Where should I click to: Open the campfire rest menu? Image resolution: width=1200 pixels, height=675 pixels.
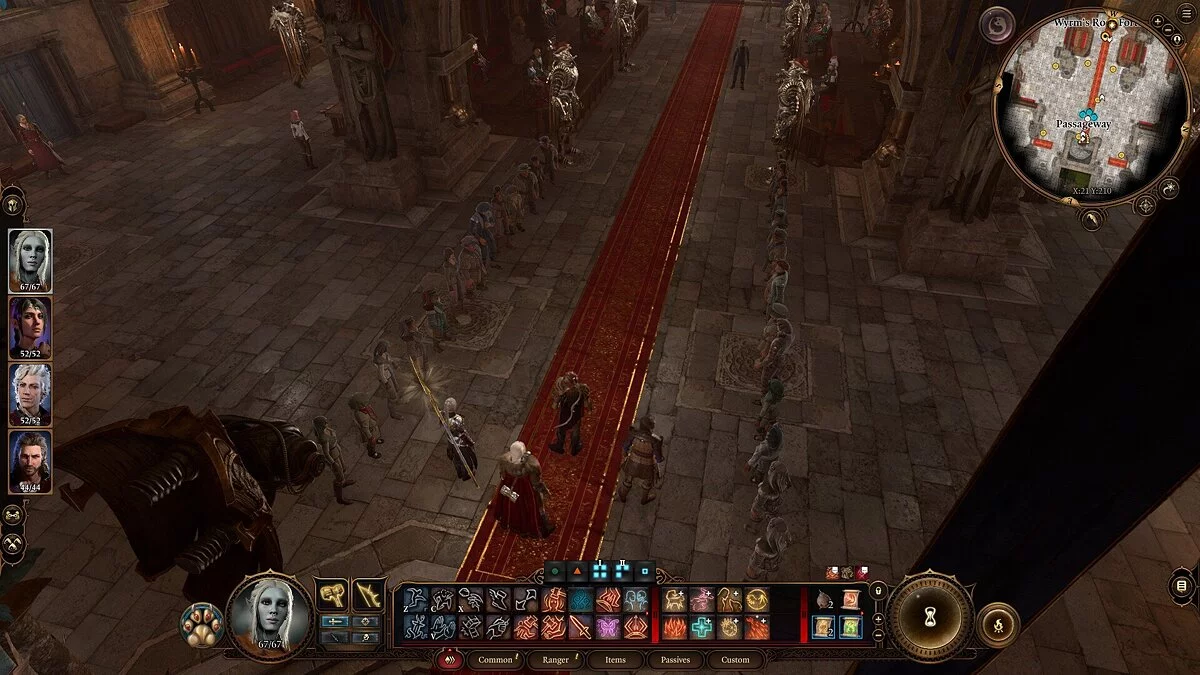coord(997,624)
